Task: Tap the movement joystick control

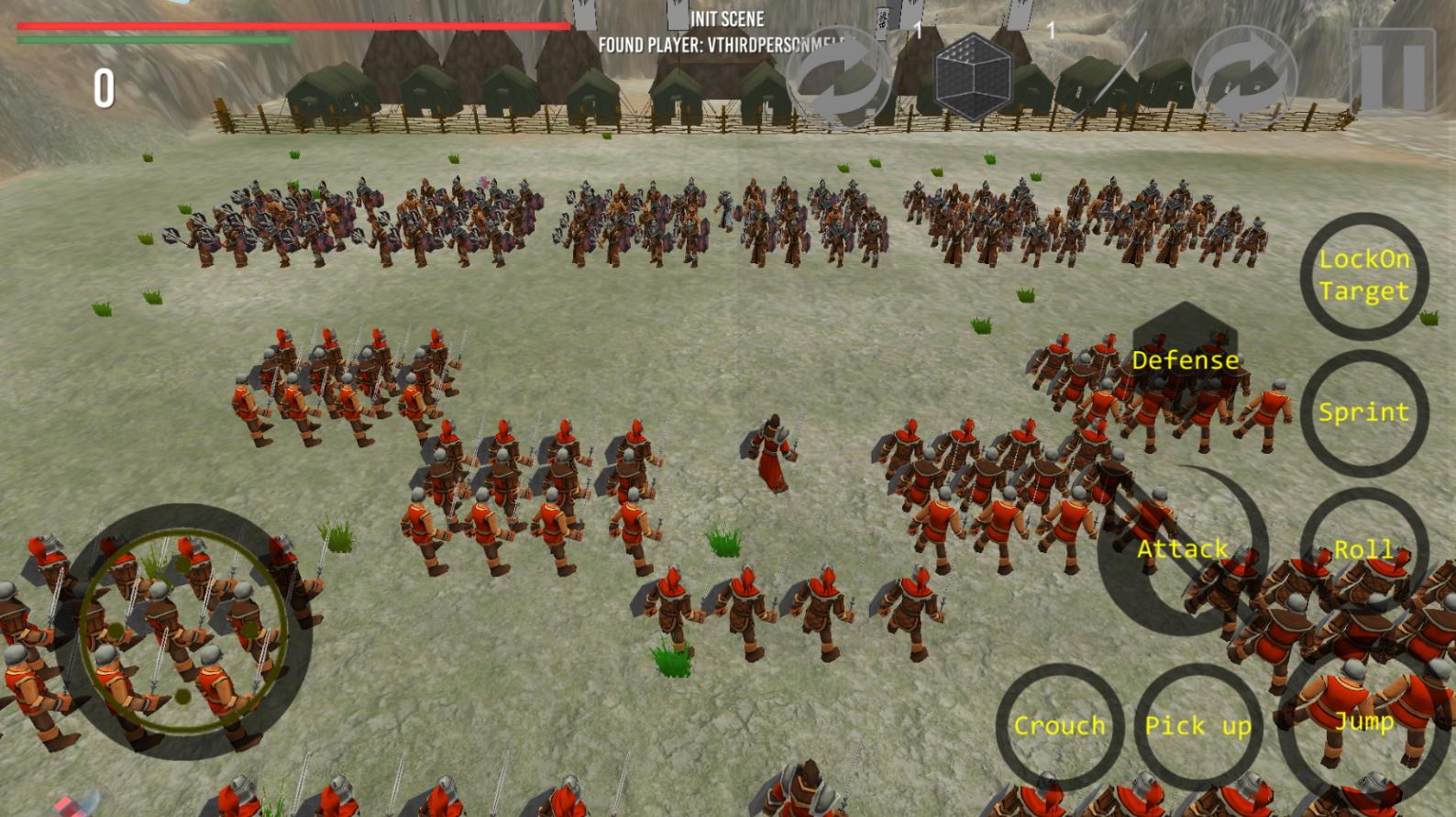Action: [x=183, y=628]
